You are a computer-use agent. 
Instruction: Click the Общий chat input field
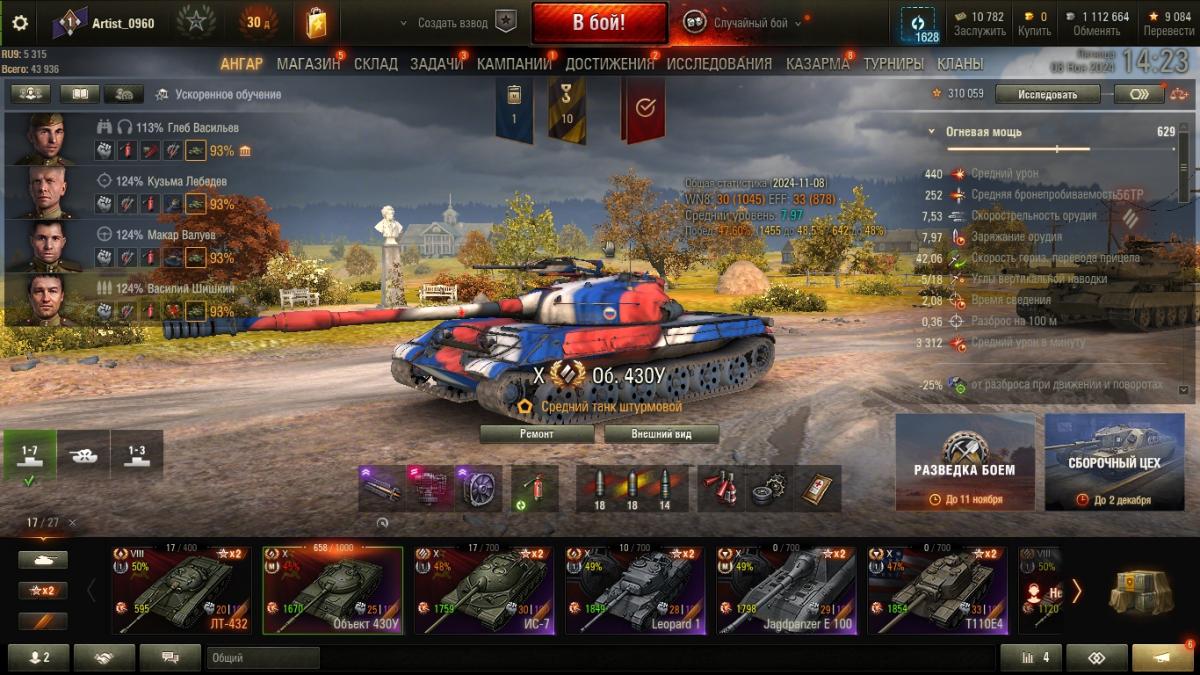click(x=262, y=658)
